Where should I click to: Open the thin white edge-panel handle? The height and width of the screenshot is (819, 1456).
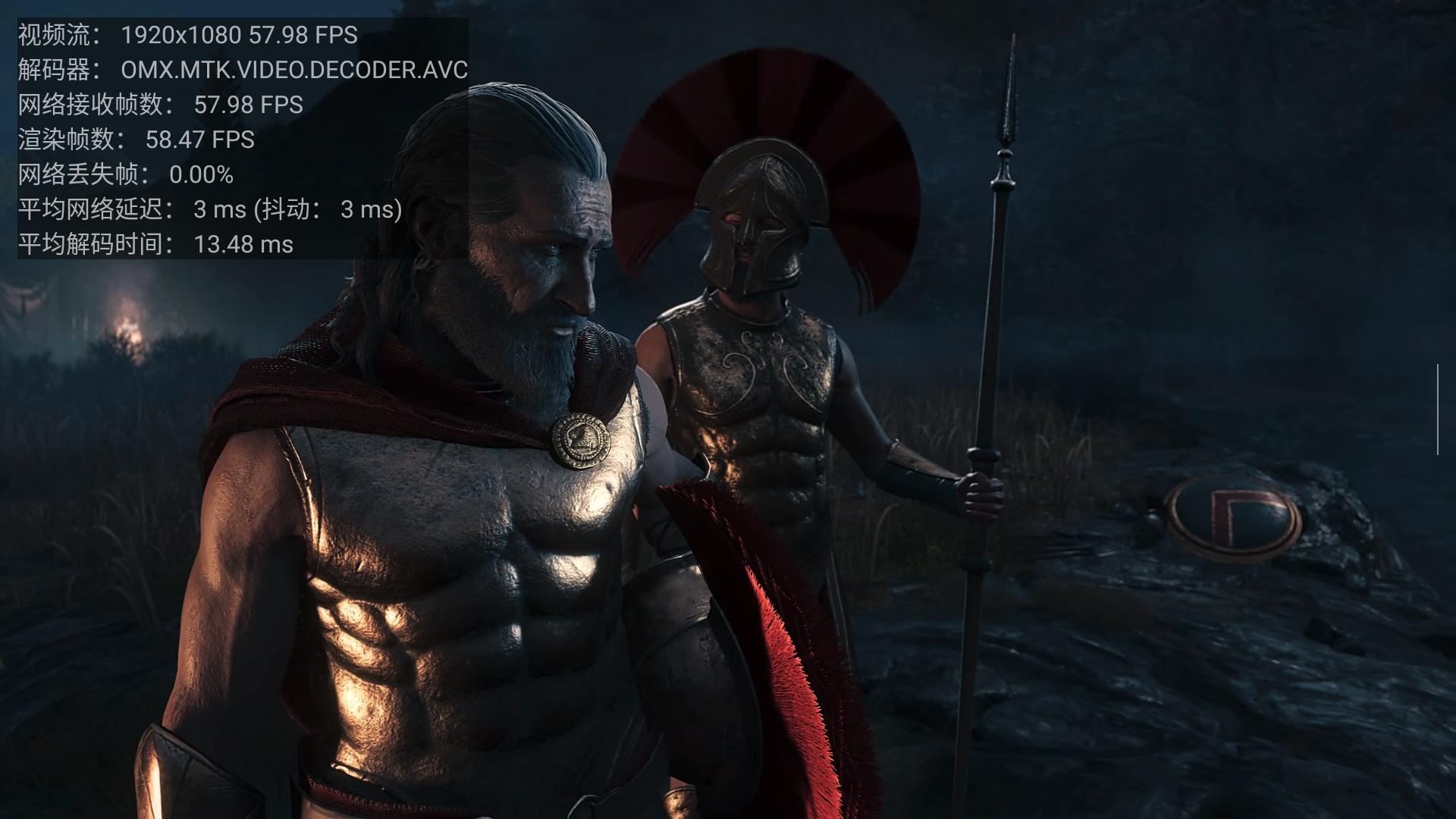(1437, 409)
